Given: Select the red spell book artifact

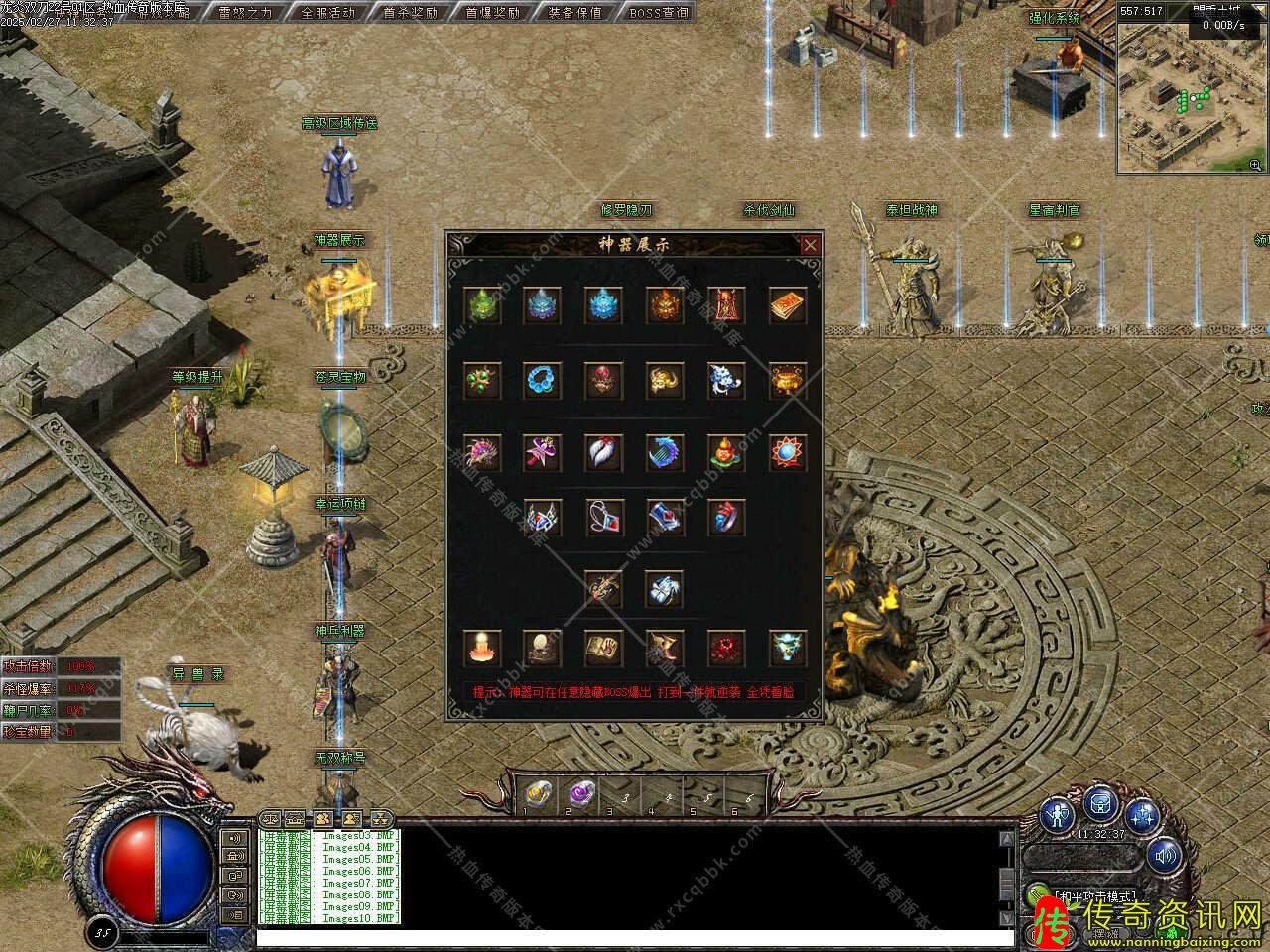Looking at the screenshot, I should (788, 306).
